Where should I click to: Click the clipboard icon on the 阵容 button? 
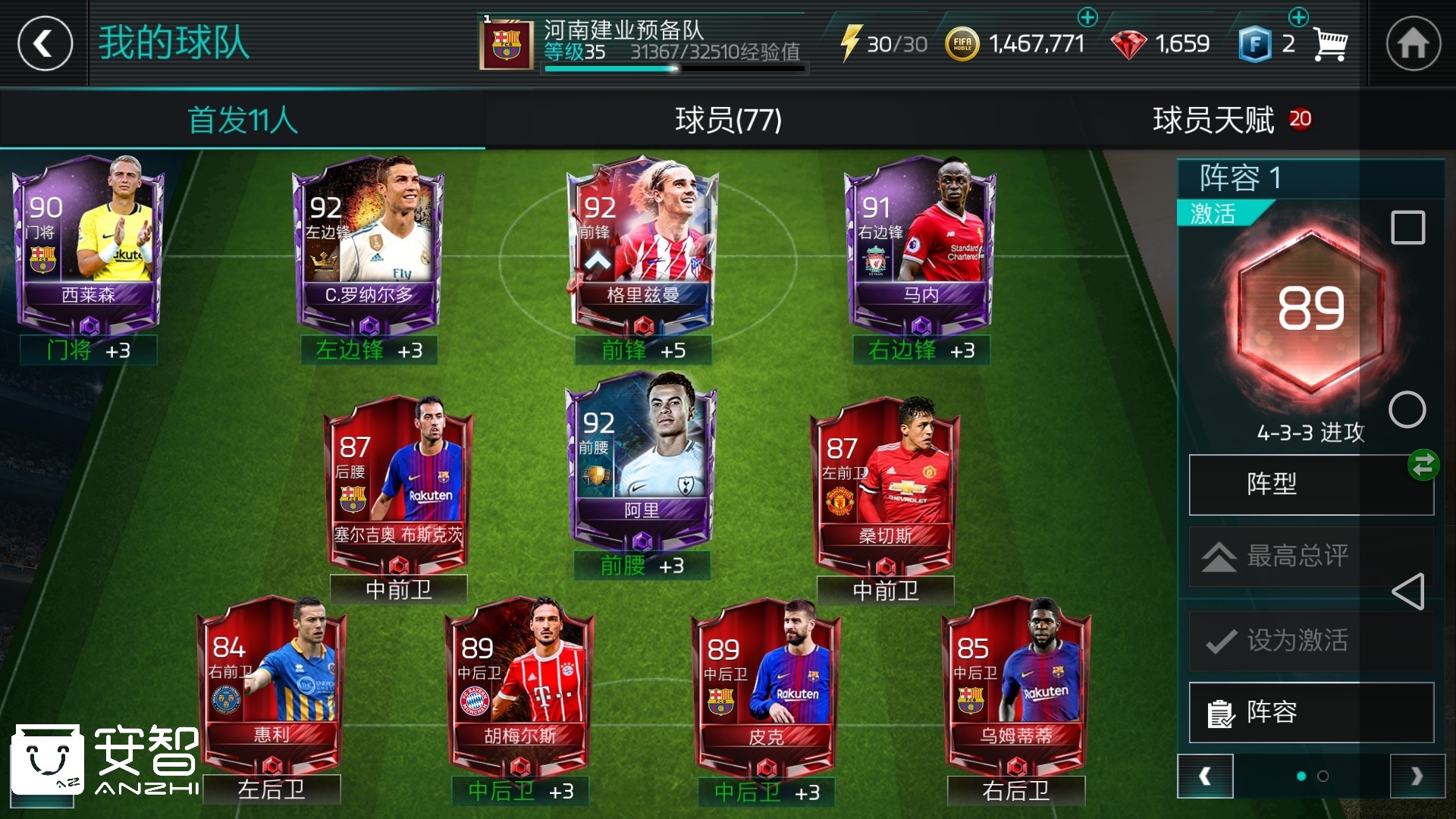[1221, 714]
